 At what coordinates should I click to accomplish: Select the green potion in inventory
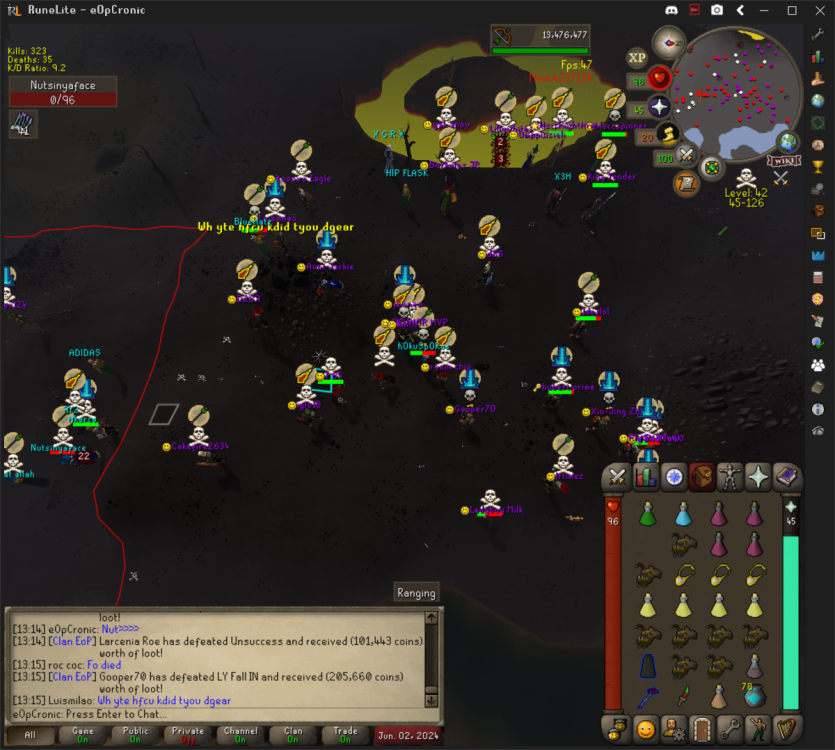tap(647, 514)
